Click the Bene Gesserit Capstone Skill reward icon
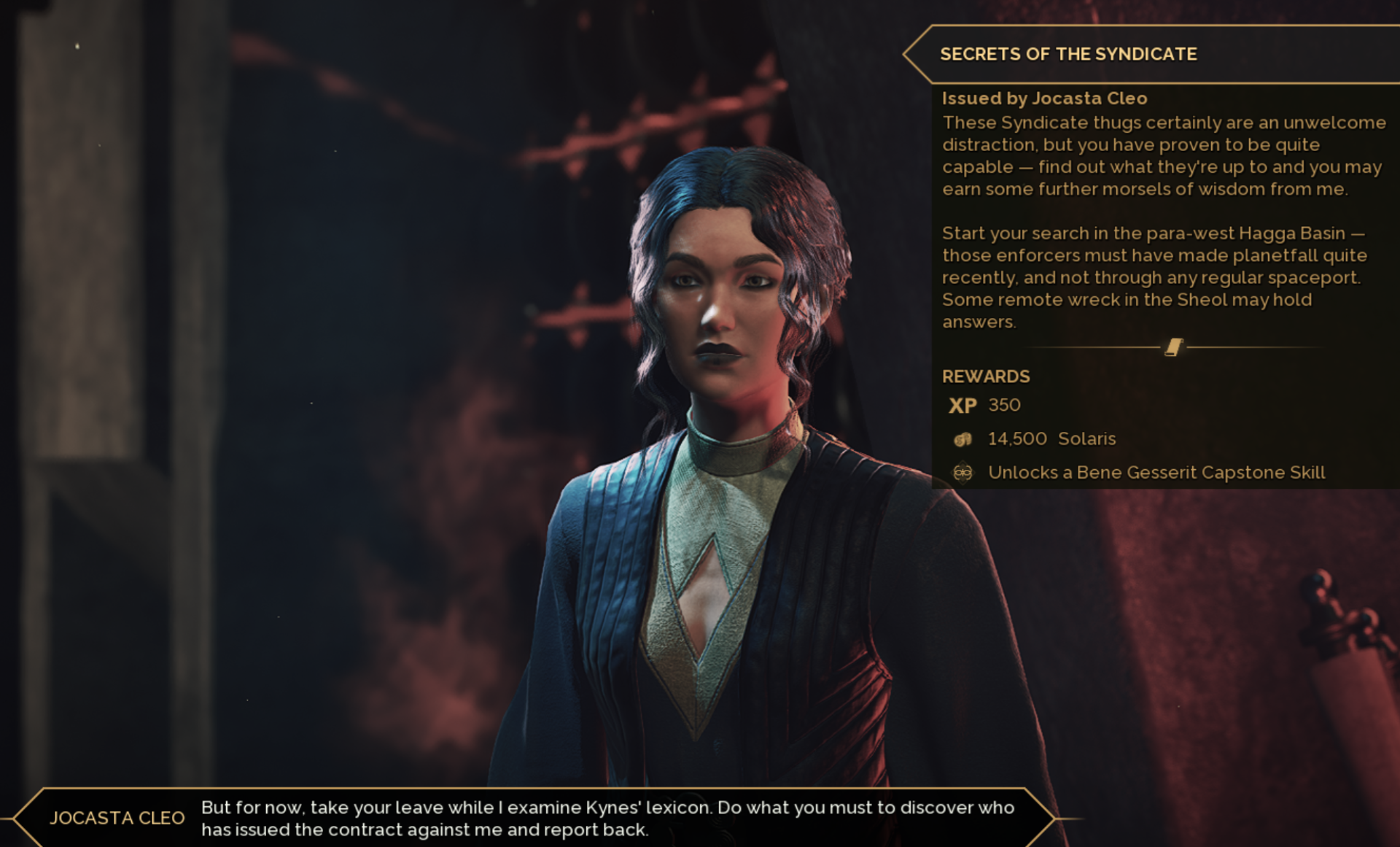This screenshot has height=847, width=1400. point(962,473)
